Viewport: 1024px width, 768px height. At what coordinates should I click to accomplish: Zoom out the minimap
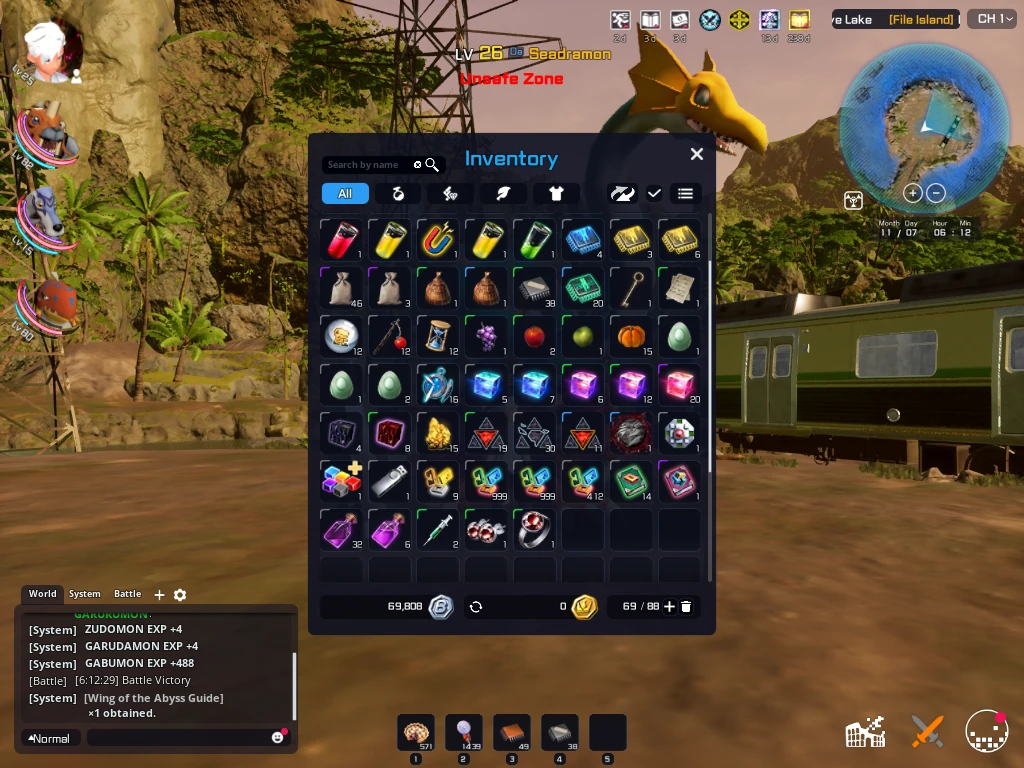coord(936,193)
